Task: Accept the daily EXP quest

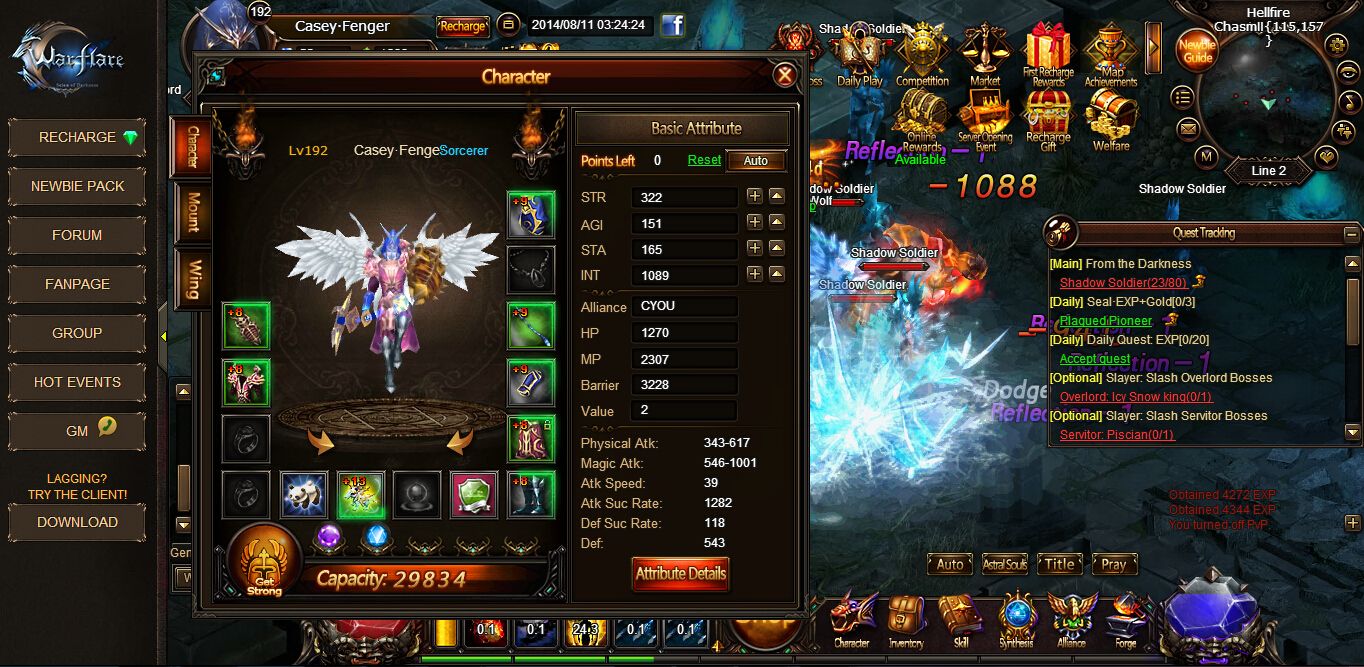Action: pyautogui.click(x=1095, y=359)
